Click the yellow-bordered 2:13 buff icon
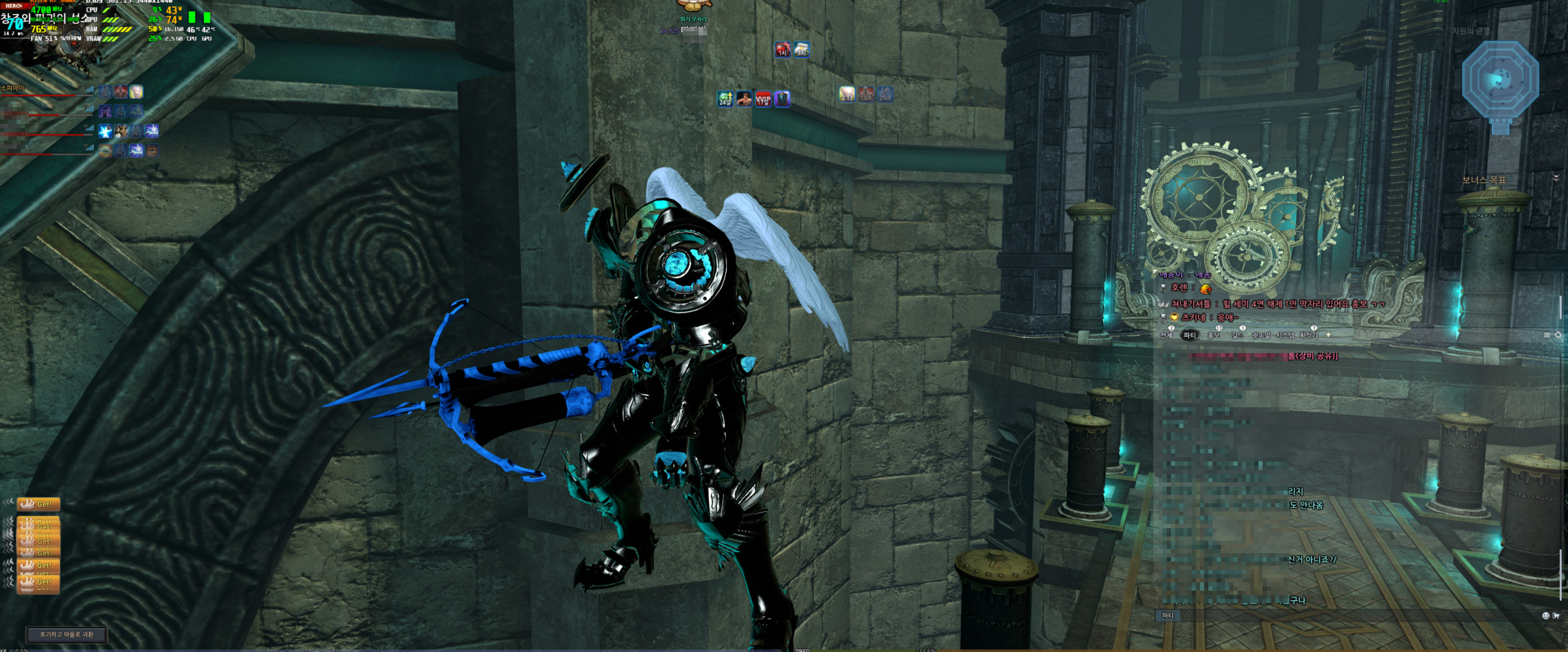The image size is (1568, 652). (x=847, y=94)
